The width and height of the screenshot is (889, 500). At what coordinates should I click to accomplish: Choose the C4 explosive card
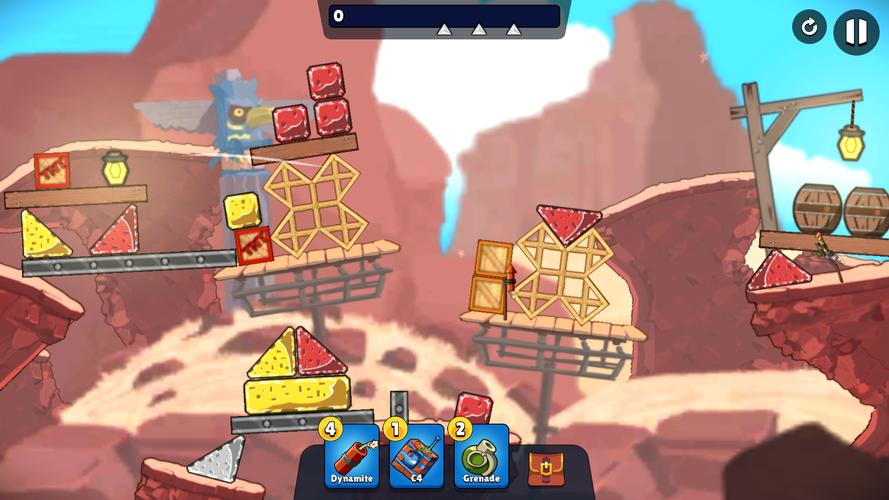point(416,456)
